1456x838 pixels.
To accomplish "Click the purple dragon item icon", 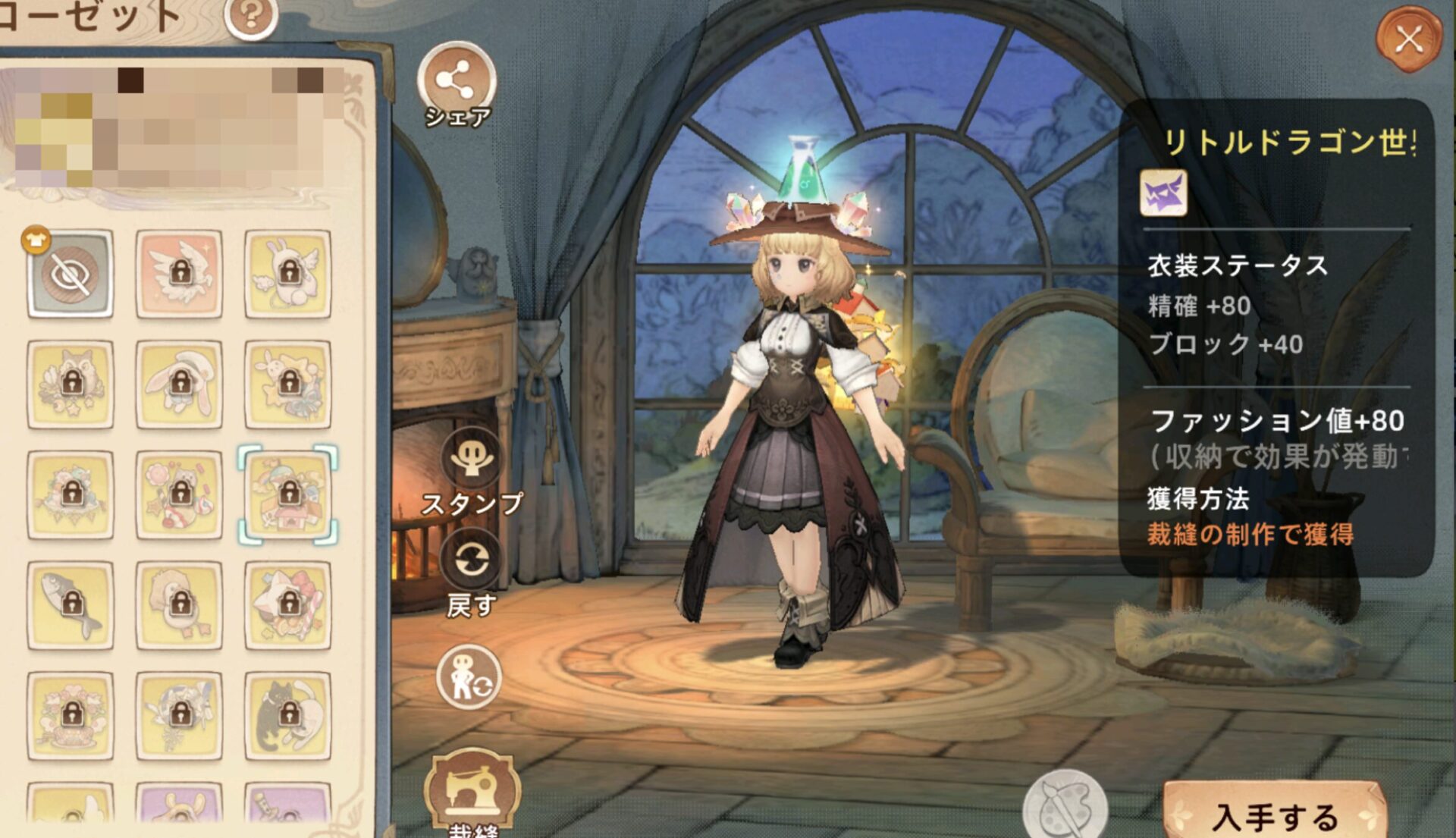I will [1164, 193].
